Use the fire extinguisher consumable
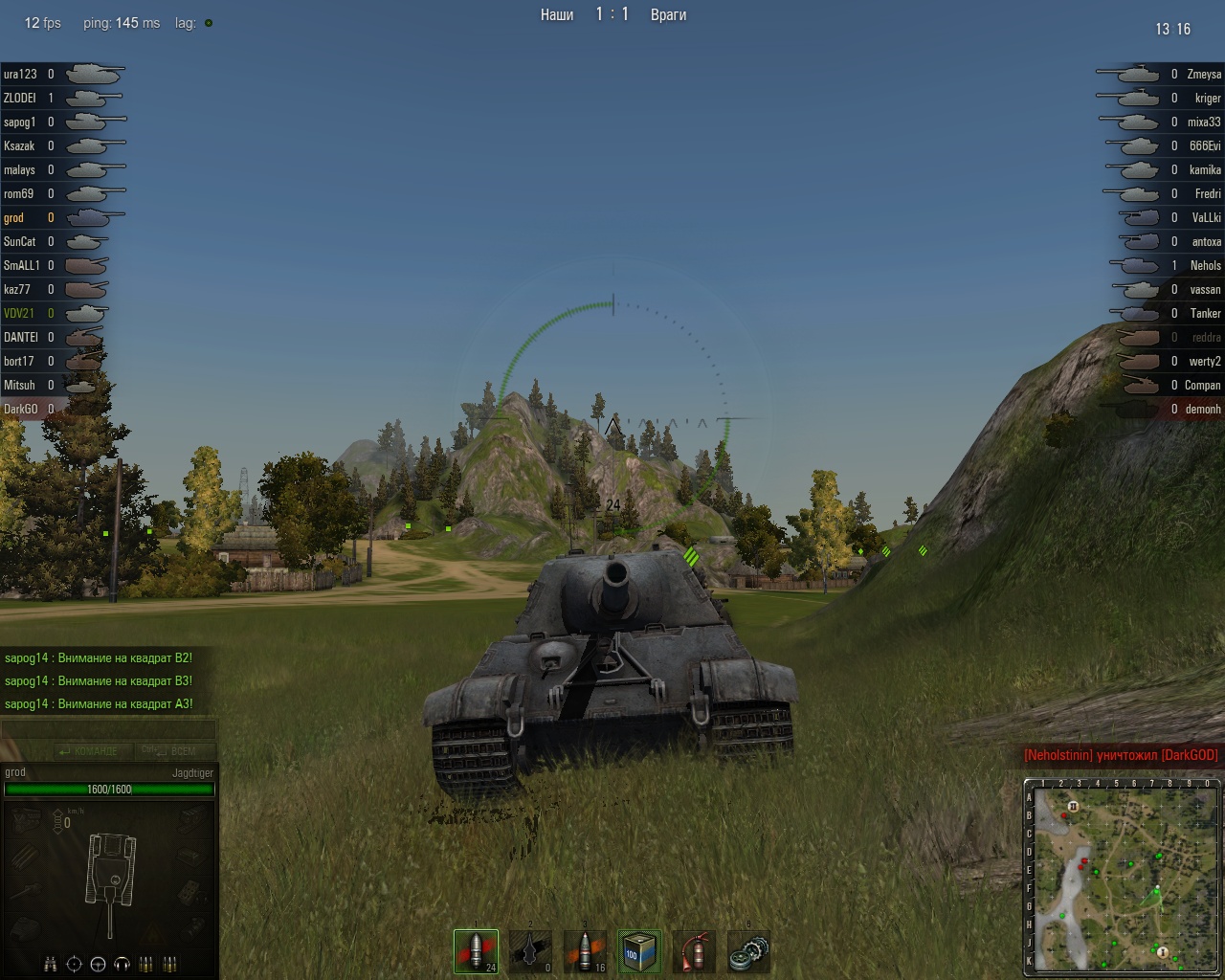Screen dimensions: 1225x980 (x=694, y=951)
